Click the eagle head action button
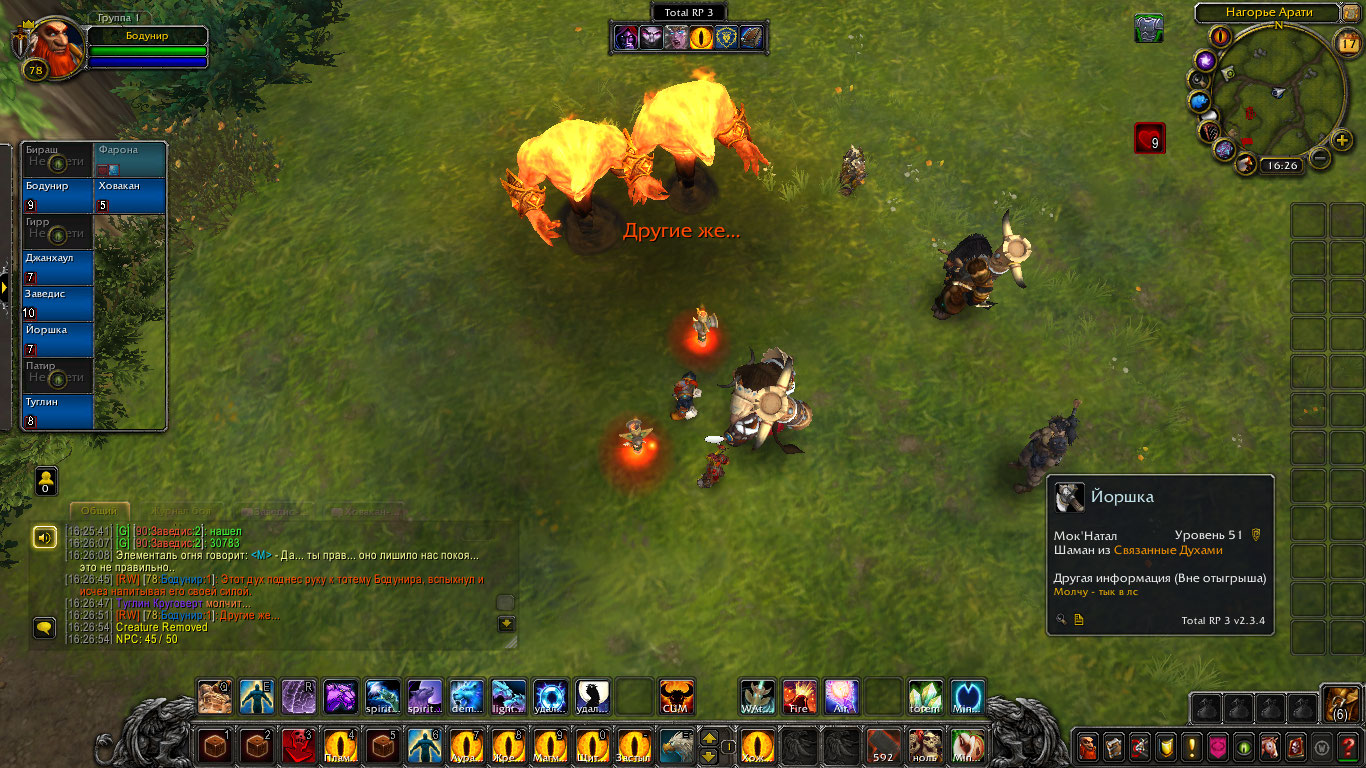This screenshot has height=768, width=1366. point(676,746)
